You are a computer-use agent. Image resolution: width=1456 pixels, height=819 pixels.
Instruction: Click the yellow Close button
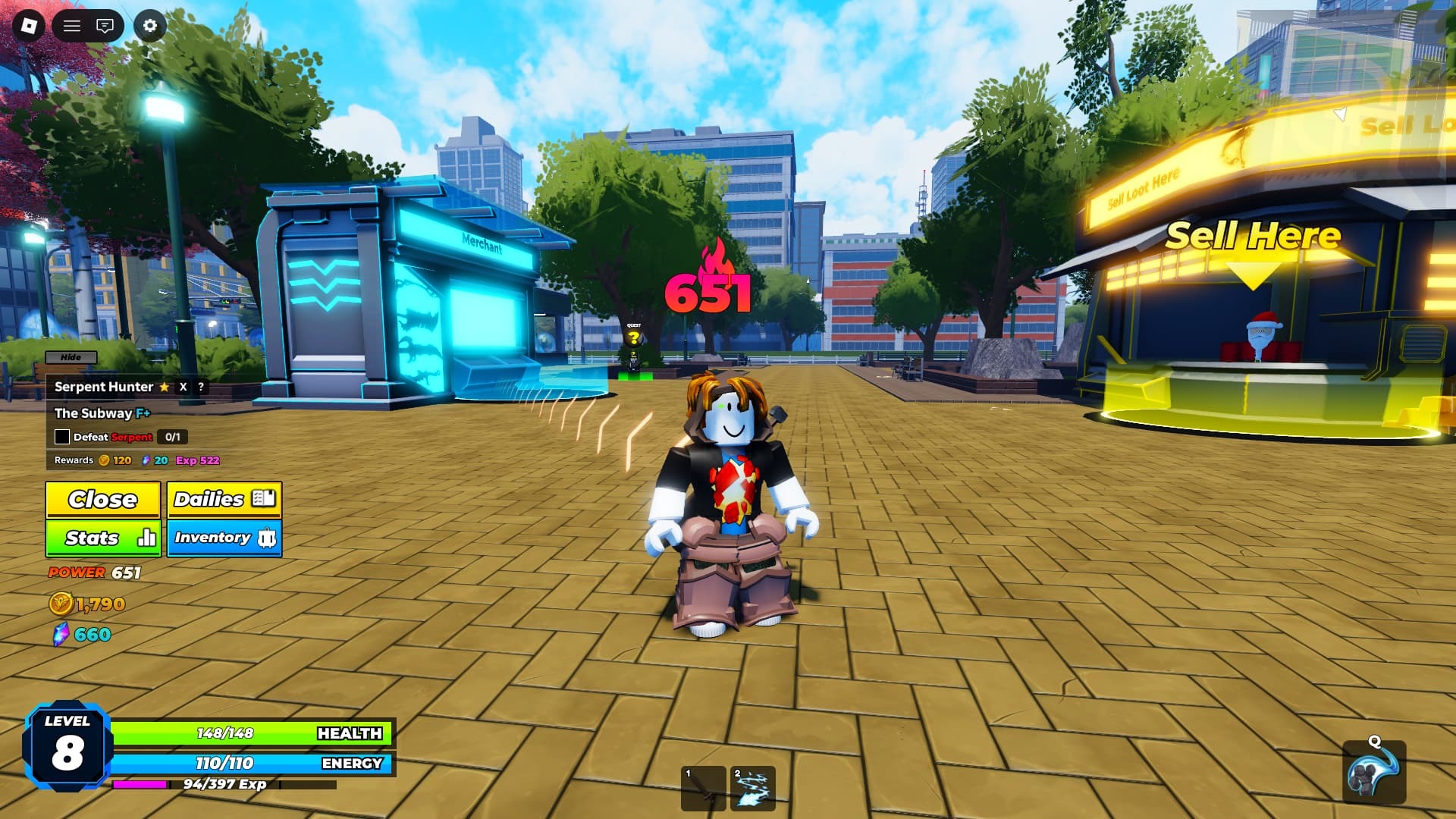(103, 499)
